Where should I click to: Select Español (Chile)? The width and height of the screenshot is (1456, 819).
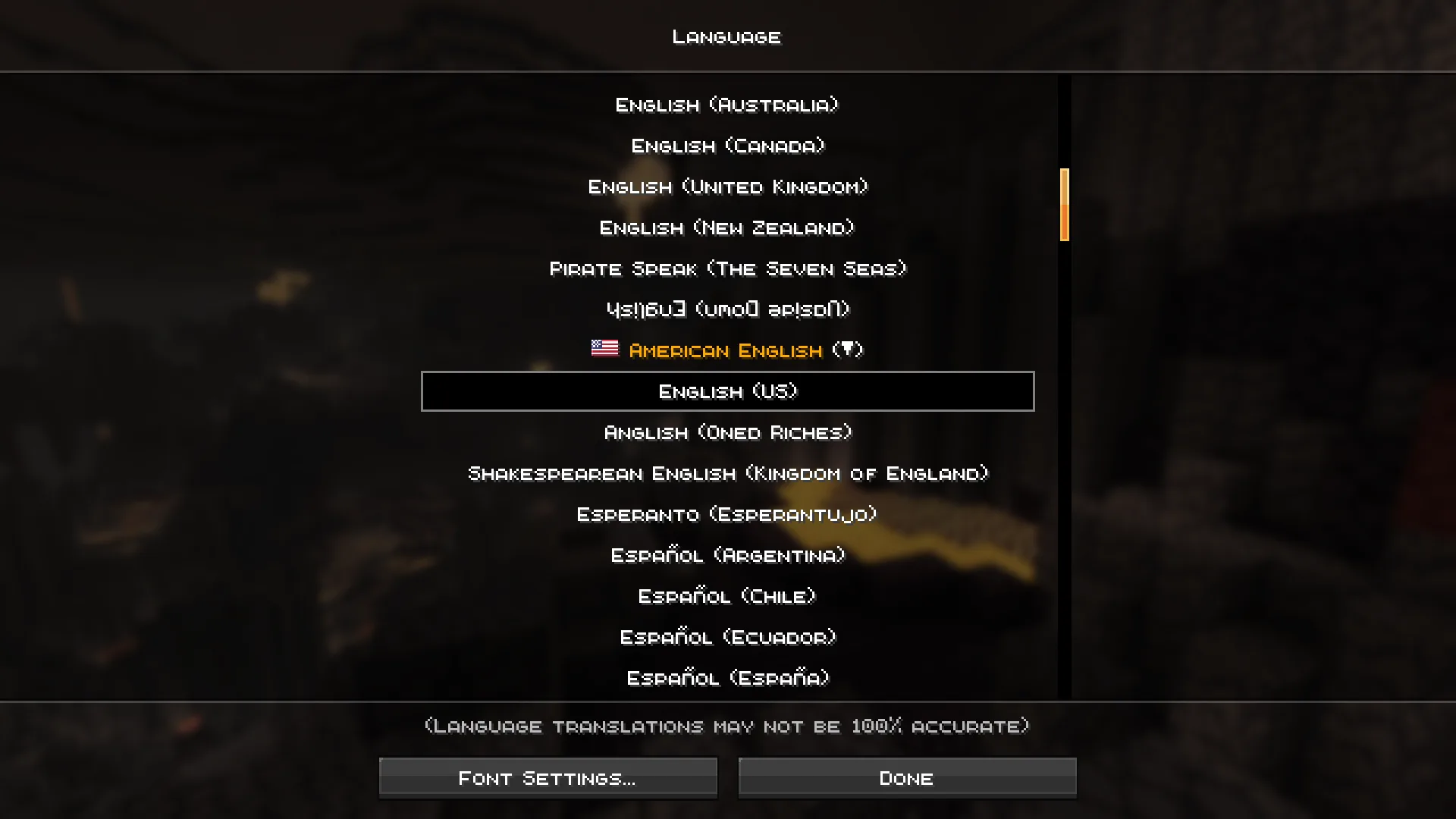726,596
